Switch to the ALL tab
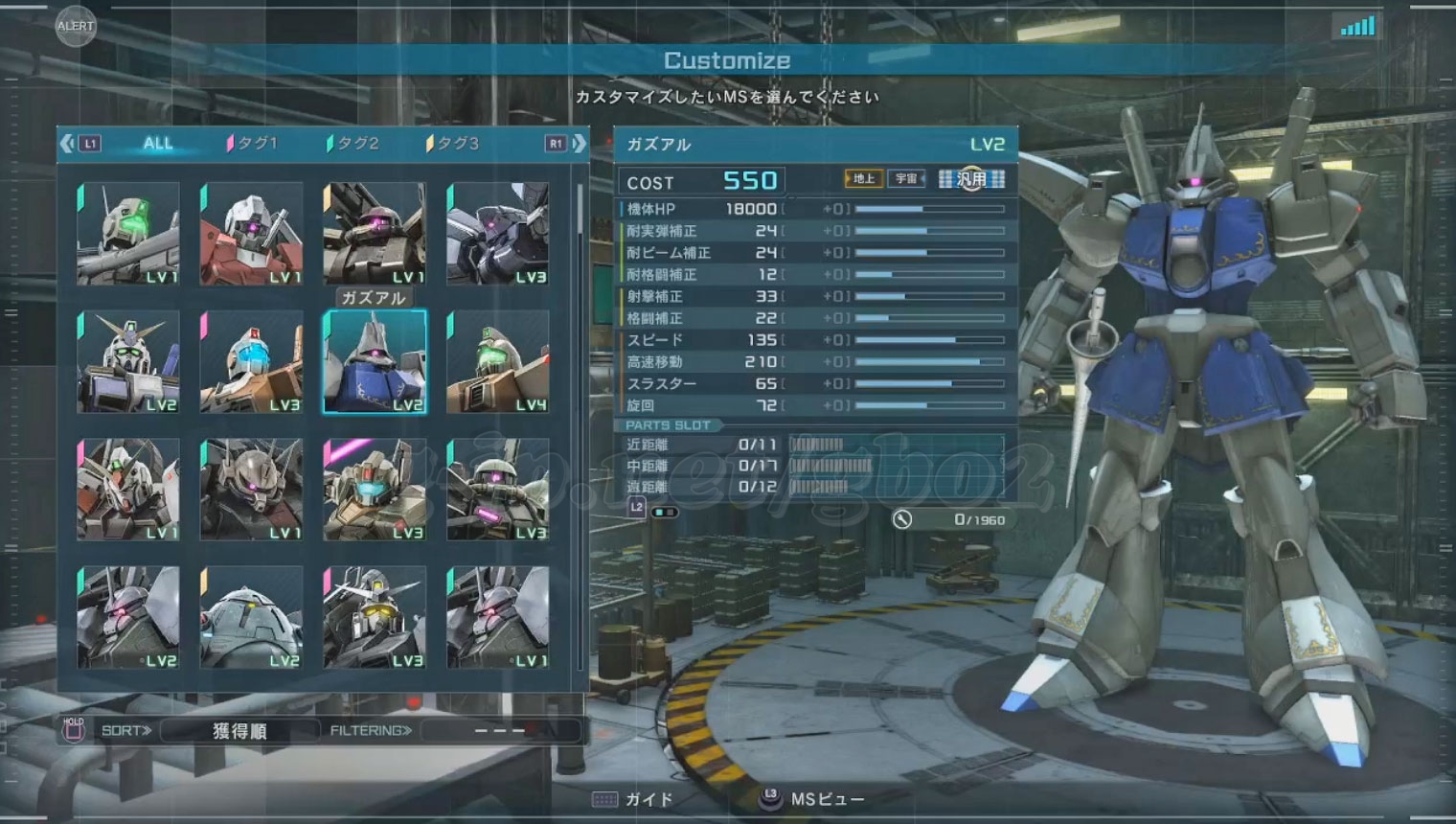1456x824 pixels. tap(158, 144)
